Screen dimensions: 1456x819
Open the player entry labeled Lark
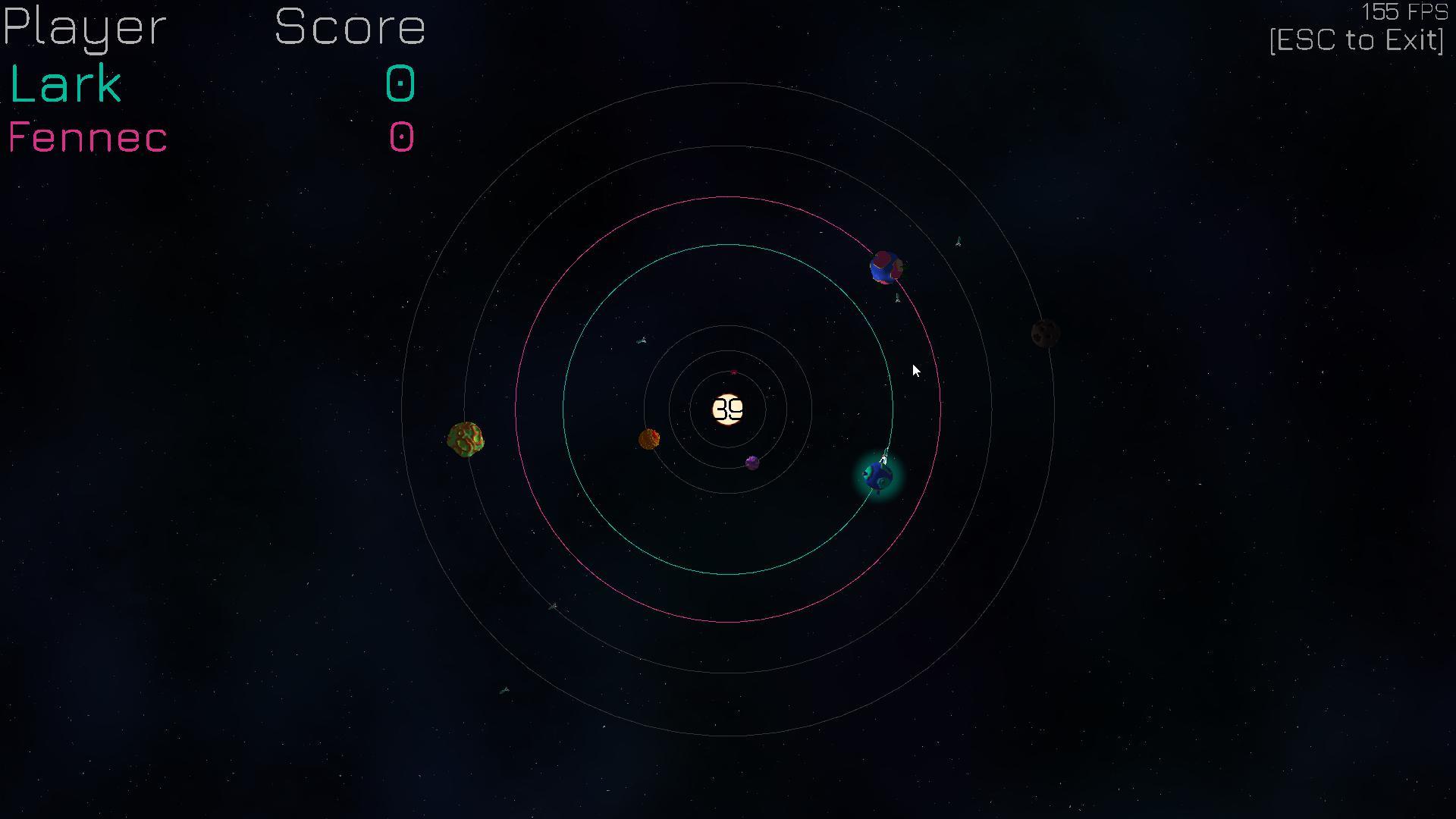pyautogui.click(x=64, y=83)
